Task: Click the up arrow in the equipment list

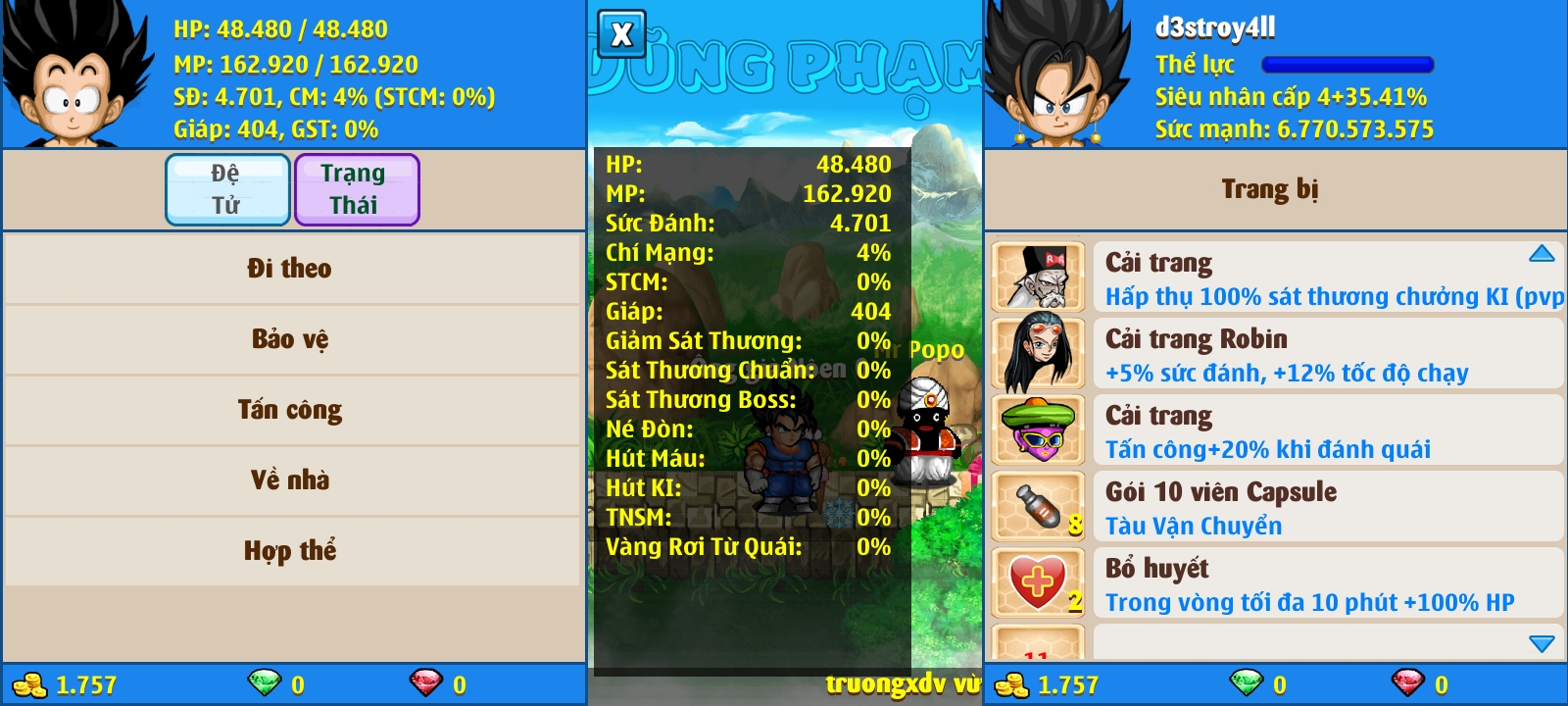Action: pyautogui.click(x=1542, y=254)
